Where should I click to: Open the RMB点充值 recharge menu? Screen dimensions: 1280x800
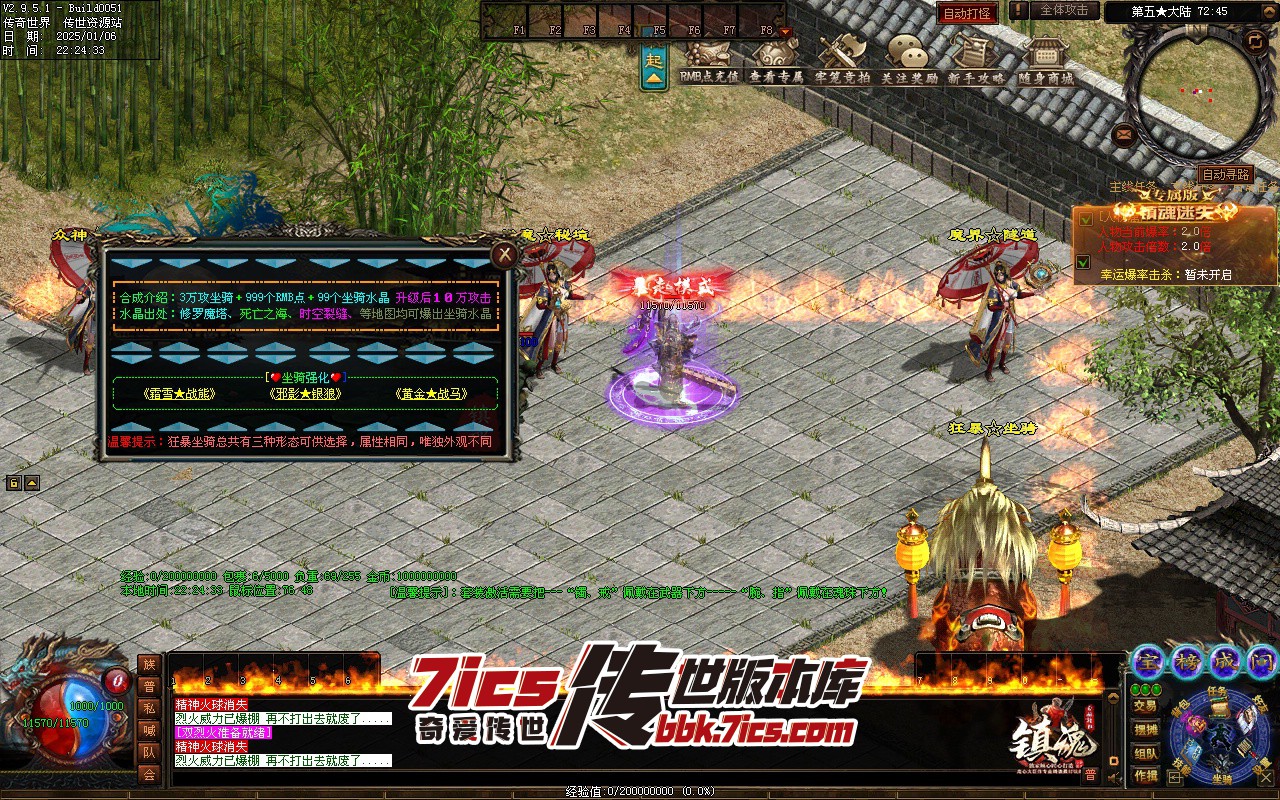click(x=709, y=58)
